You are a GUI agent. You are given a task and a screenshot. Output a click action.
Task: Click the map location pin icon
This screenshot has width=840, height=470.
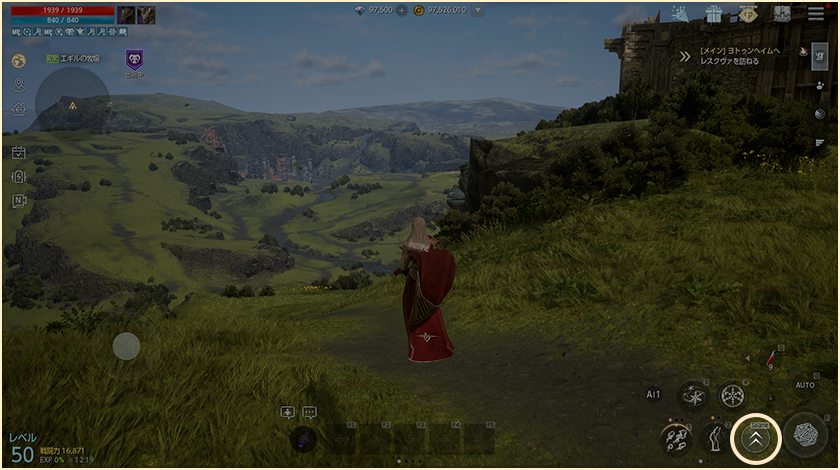pos(18,84)
